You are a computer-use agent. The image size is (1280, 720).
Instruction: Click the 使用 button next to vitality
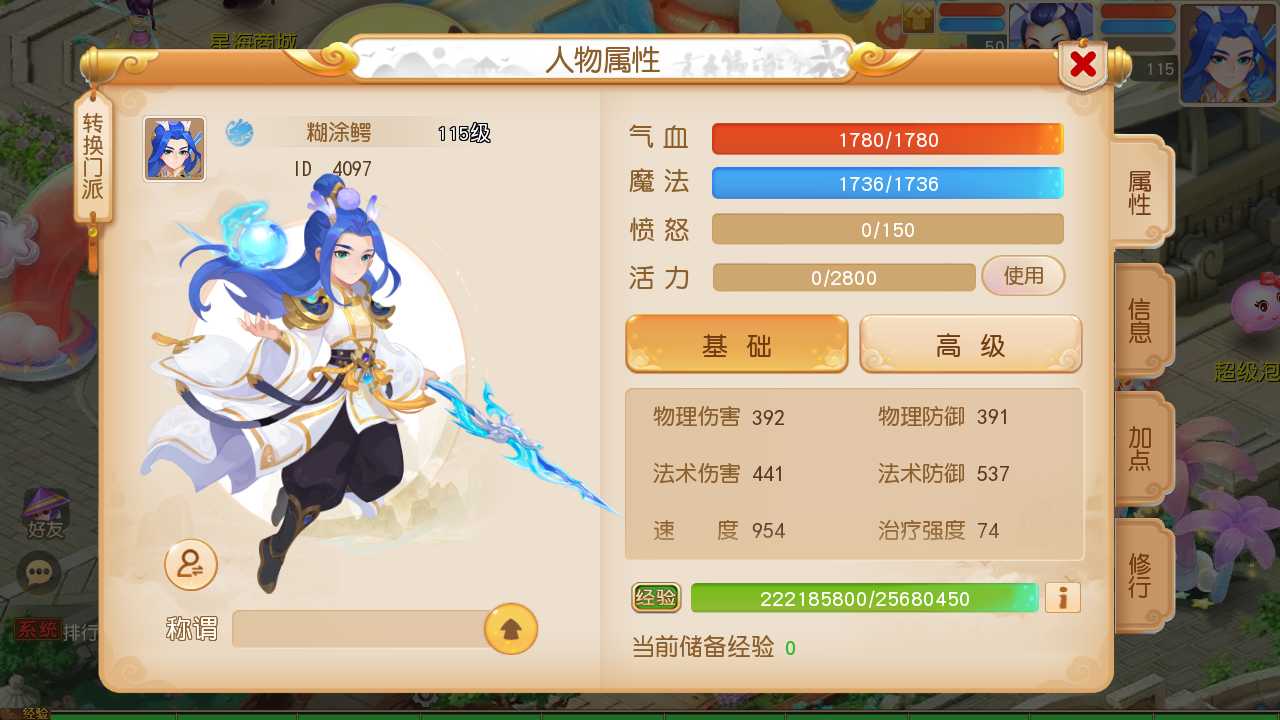coord(1023,276)
